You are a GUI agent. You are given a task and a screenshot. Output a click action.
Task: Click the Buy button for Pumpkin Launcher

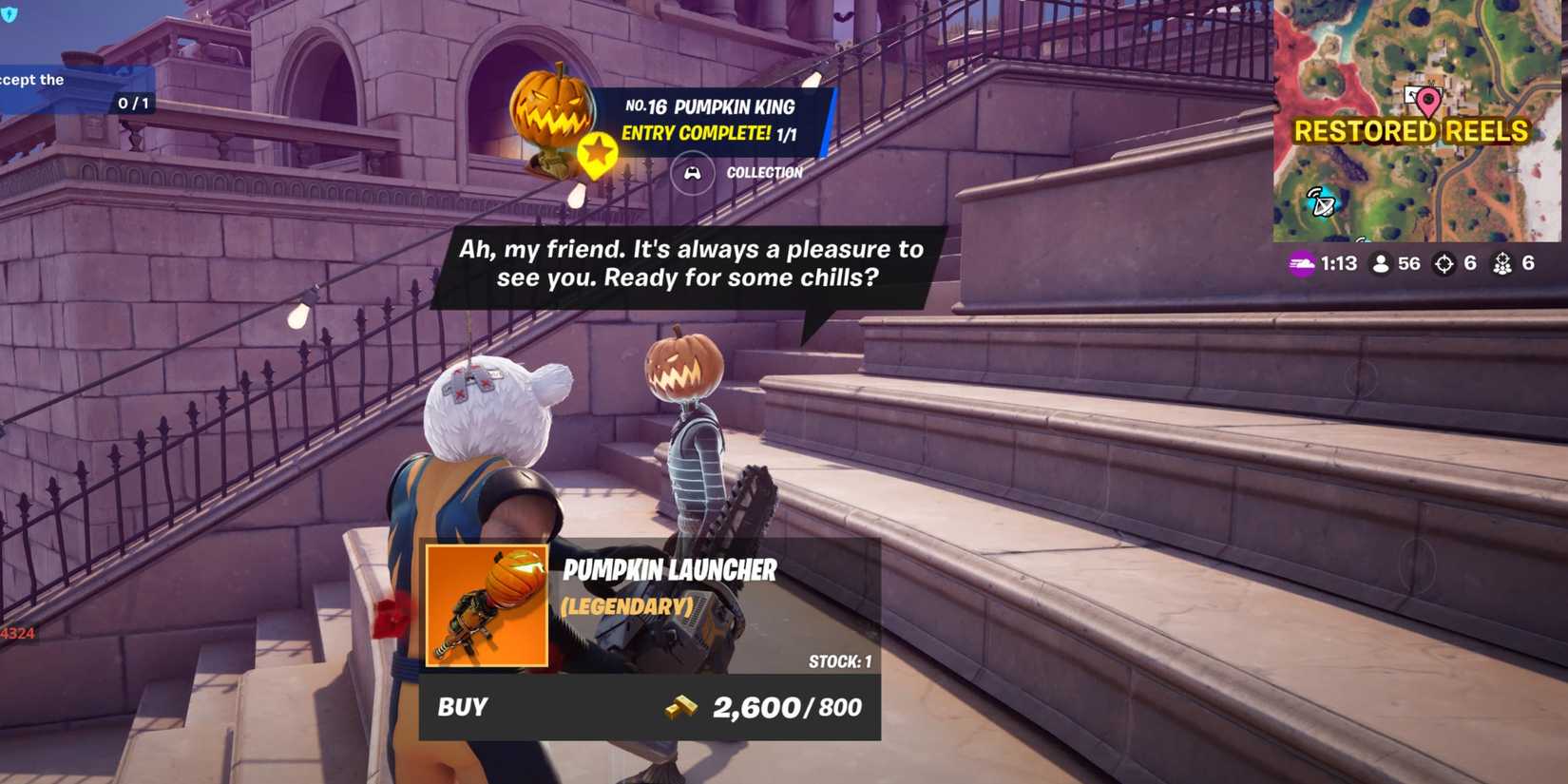pyautogui.click(x=461, y=707)
